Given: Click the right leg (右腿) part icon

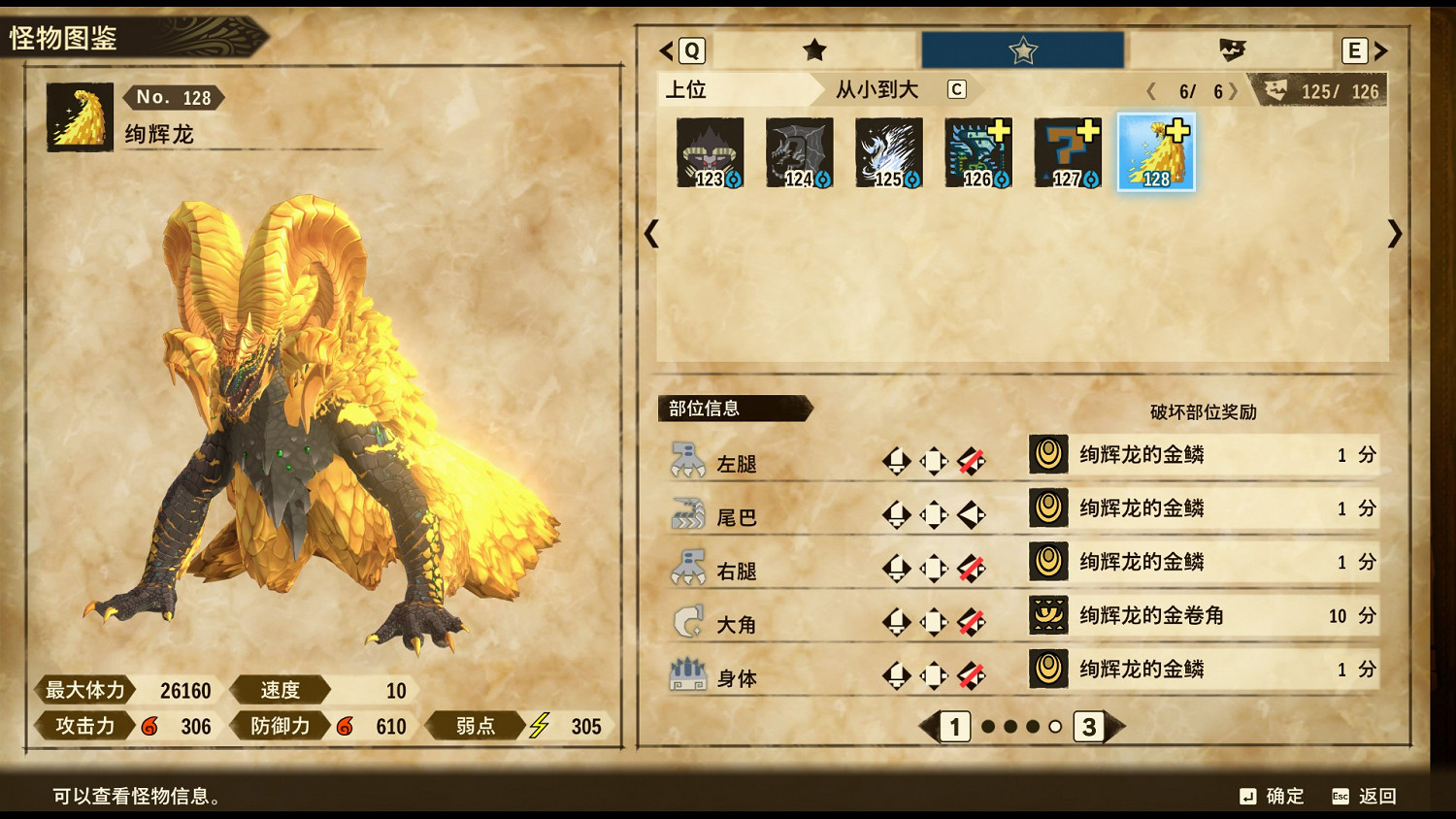Looking at the screenshot, I should pyautogui.click(x=690, y=565).
